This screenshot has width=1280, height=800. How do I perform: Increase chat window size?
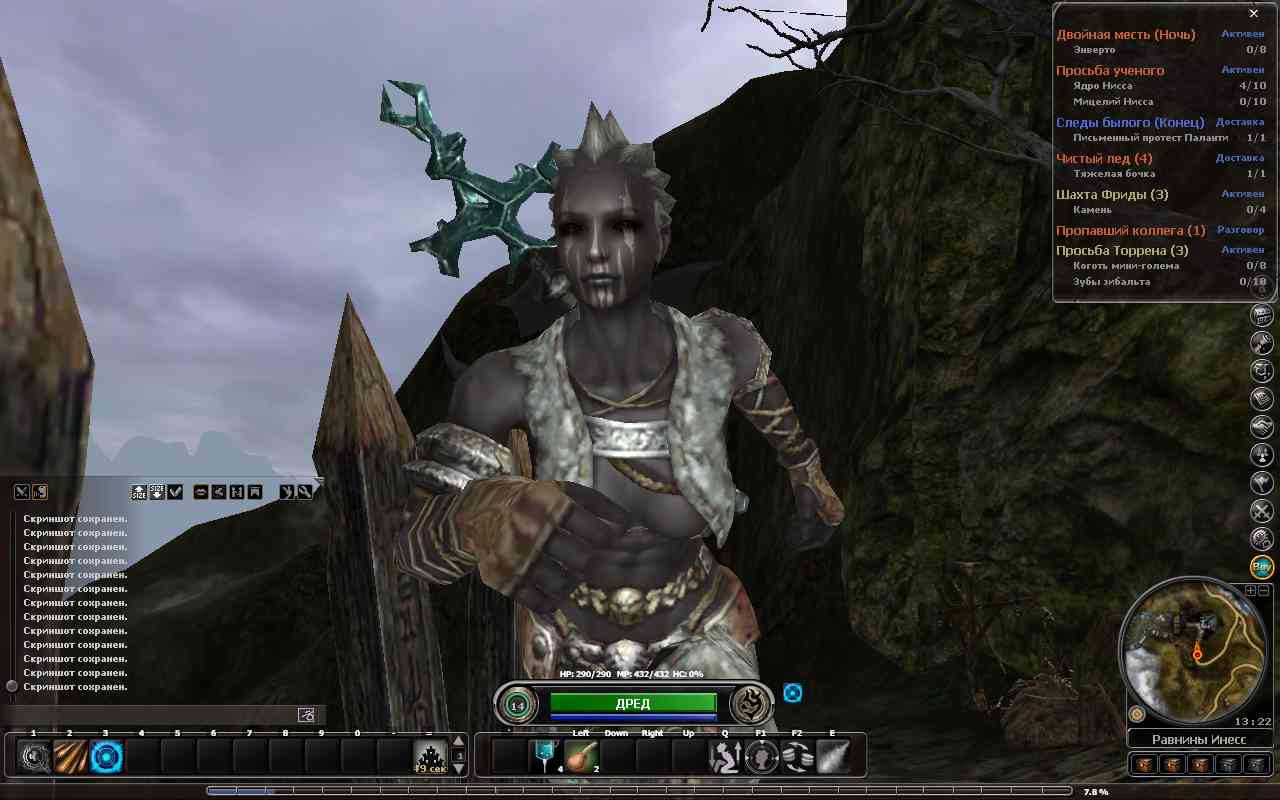139,492
